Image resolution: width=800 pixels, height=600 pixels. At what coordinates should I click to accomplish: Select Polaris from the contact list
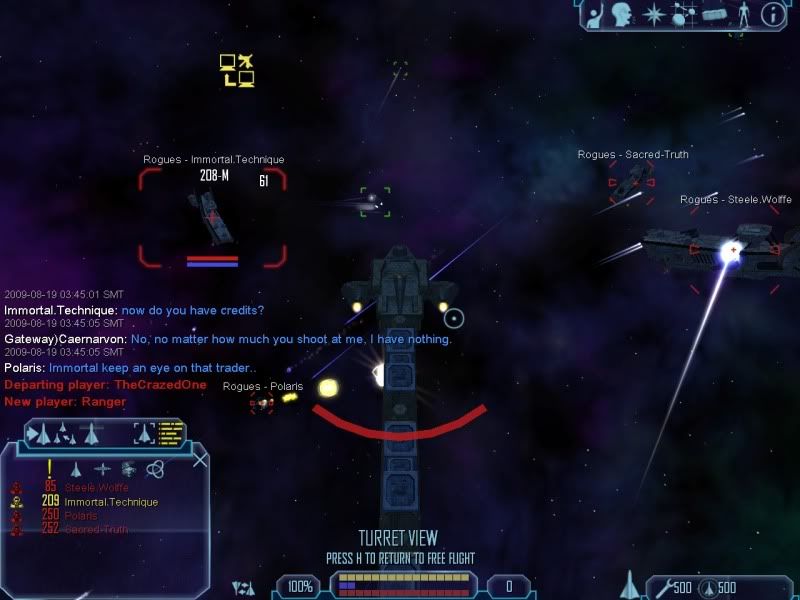click(83, 515)
